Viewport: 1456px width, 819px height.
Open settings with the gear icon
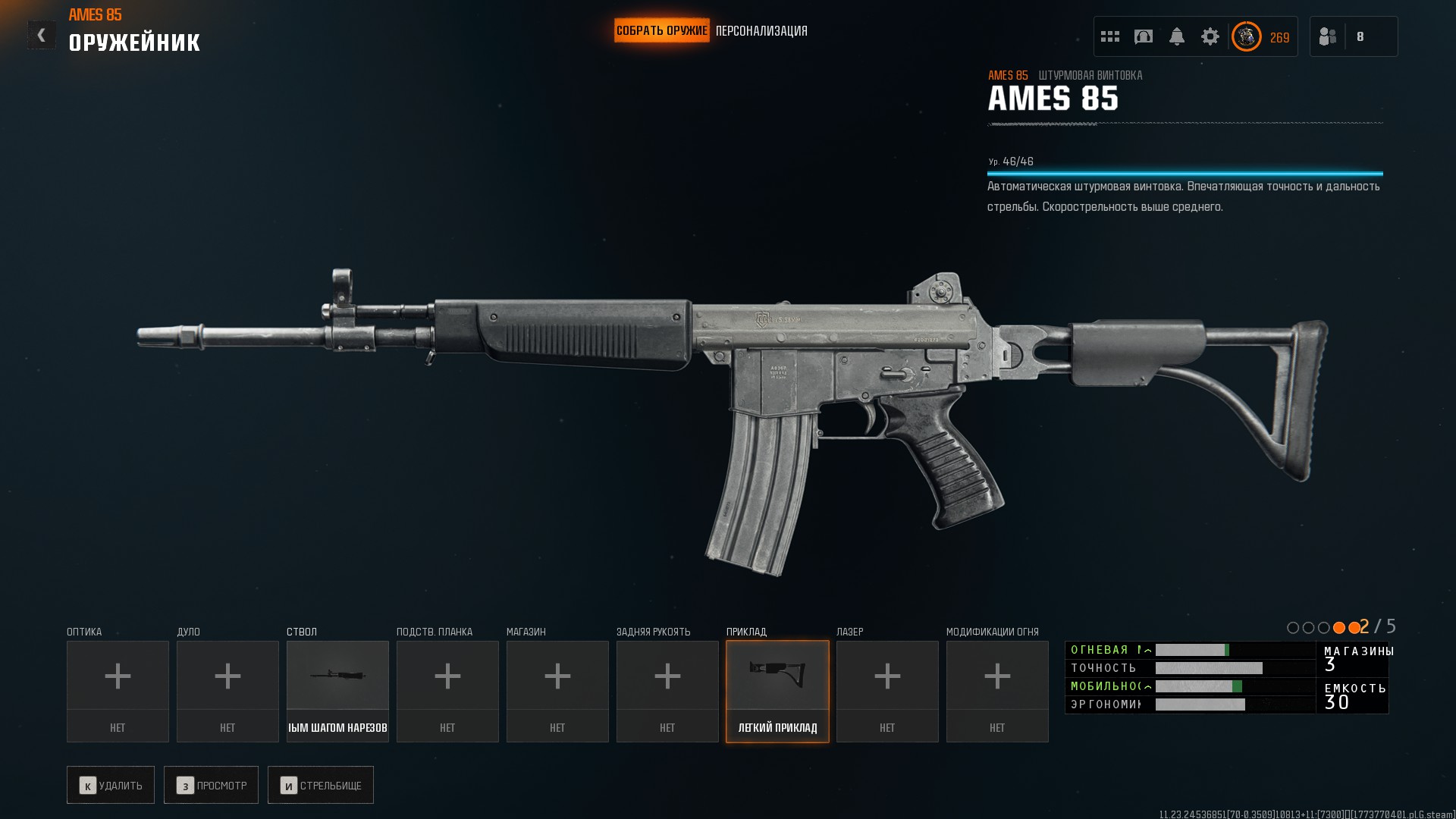point(1210,36)
